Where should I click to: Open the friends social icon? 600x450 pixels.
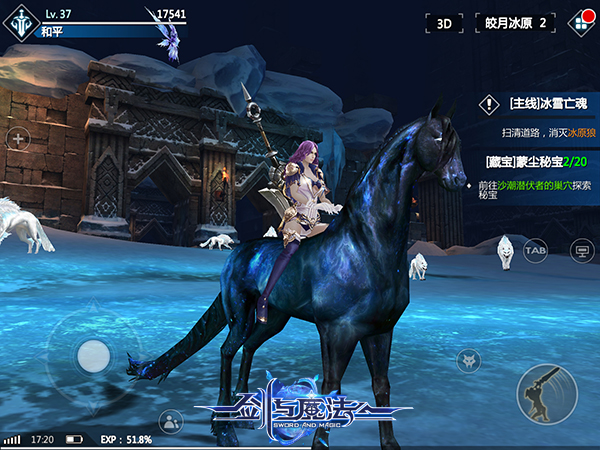[x=171, y=421]
